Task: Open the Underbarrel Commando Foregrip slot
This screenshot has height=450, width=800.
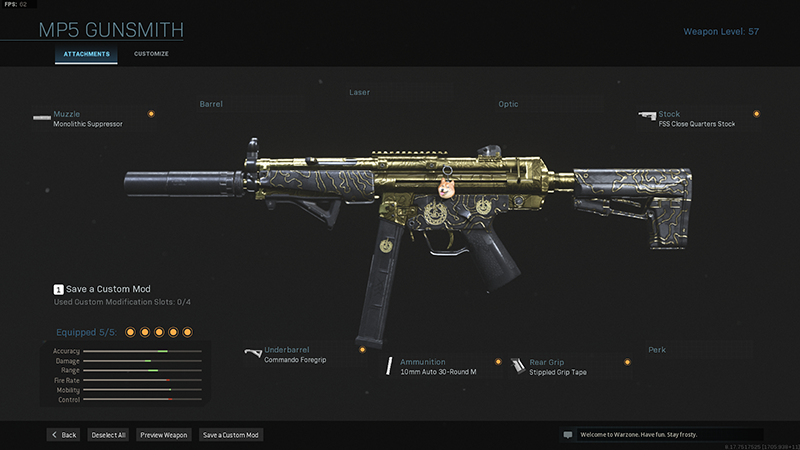Action: click(302, 354)
